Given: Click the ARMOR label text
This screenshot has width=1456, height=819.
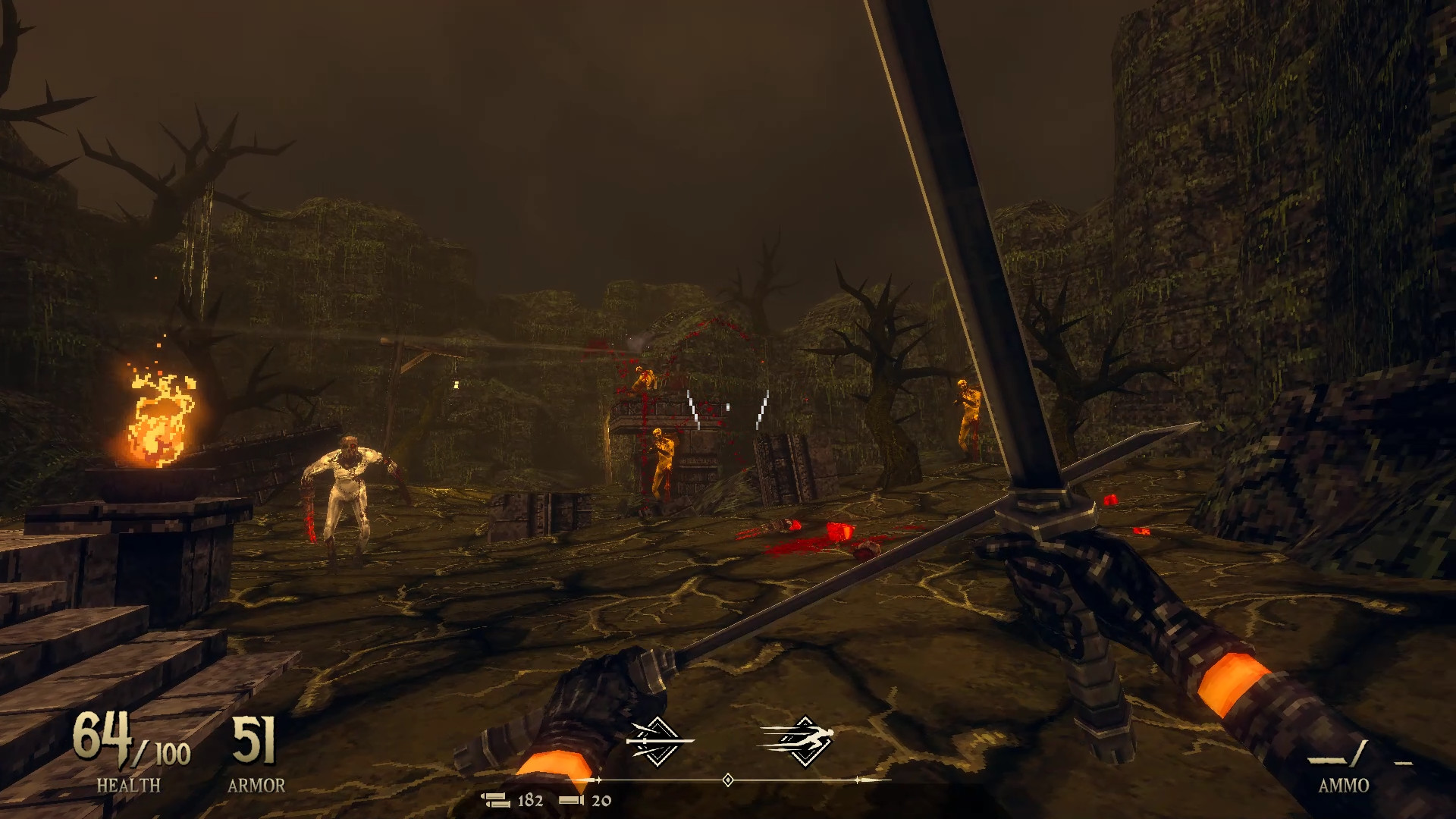Looking at the screenshot, I should point(258,785).
